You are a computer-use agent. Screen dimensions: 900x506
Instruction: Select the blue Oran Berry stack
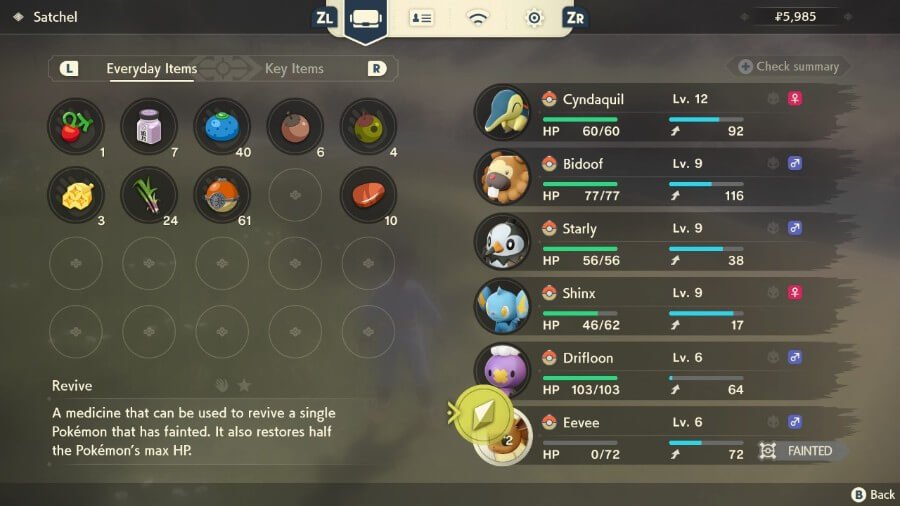tap(222, 126)
